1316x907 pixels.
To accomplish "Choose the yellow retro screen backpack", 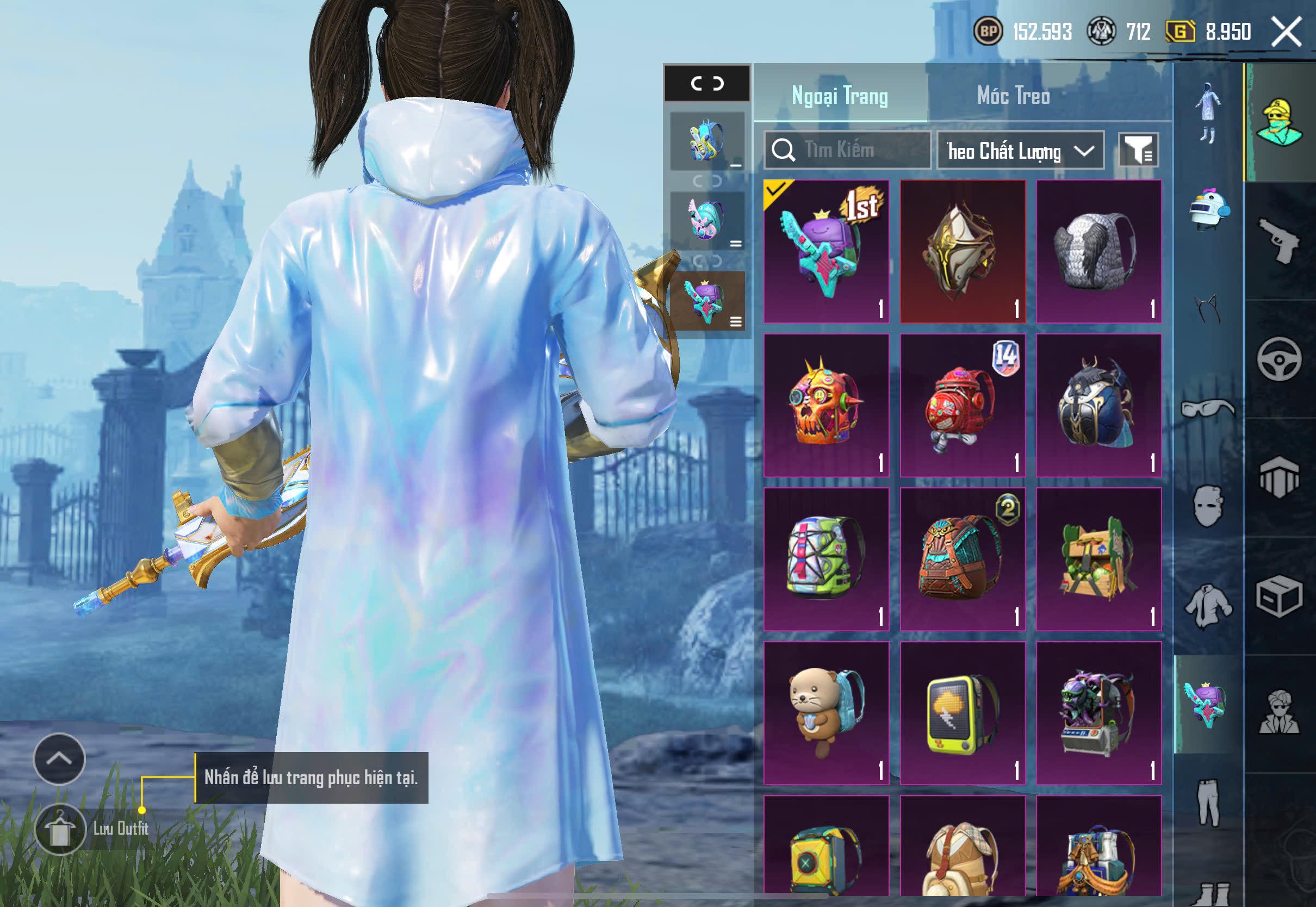I will pyautogui.click(x=962, y=713).
